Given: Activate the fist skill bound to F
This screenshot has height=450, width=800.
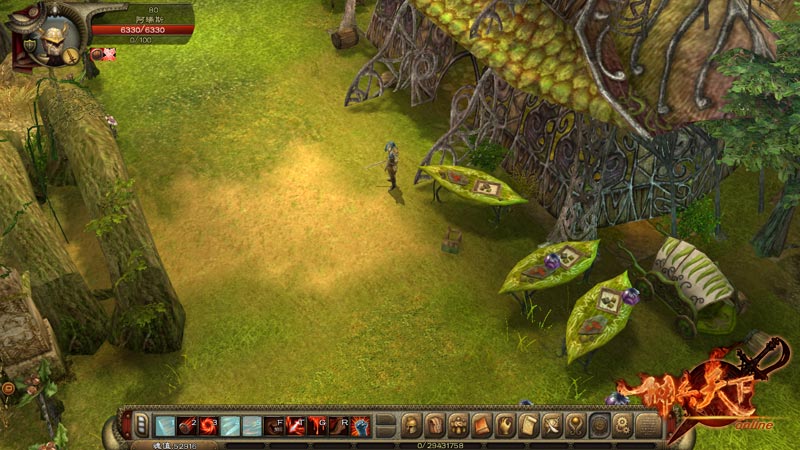Looking at the screenshot, I should pyautogui.click(x=274, y=425).
